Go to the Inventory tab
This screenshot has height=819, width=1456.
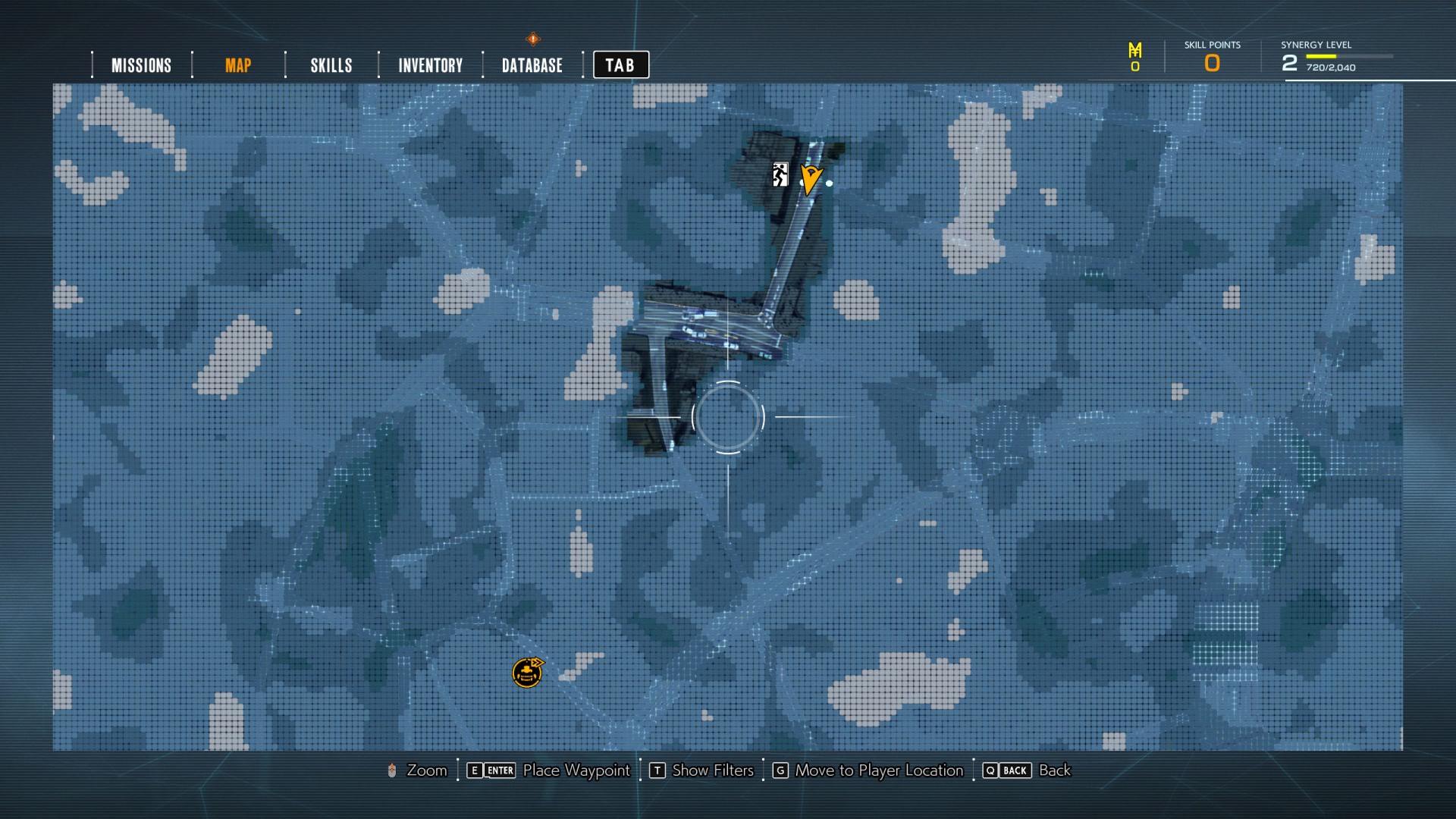point(431,65)
